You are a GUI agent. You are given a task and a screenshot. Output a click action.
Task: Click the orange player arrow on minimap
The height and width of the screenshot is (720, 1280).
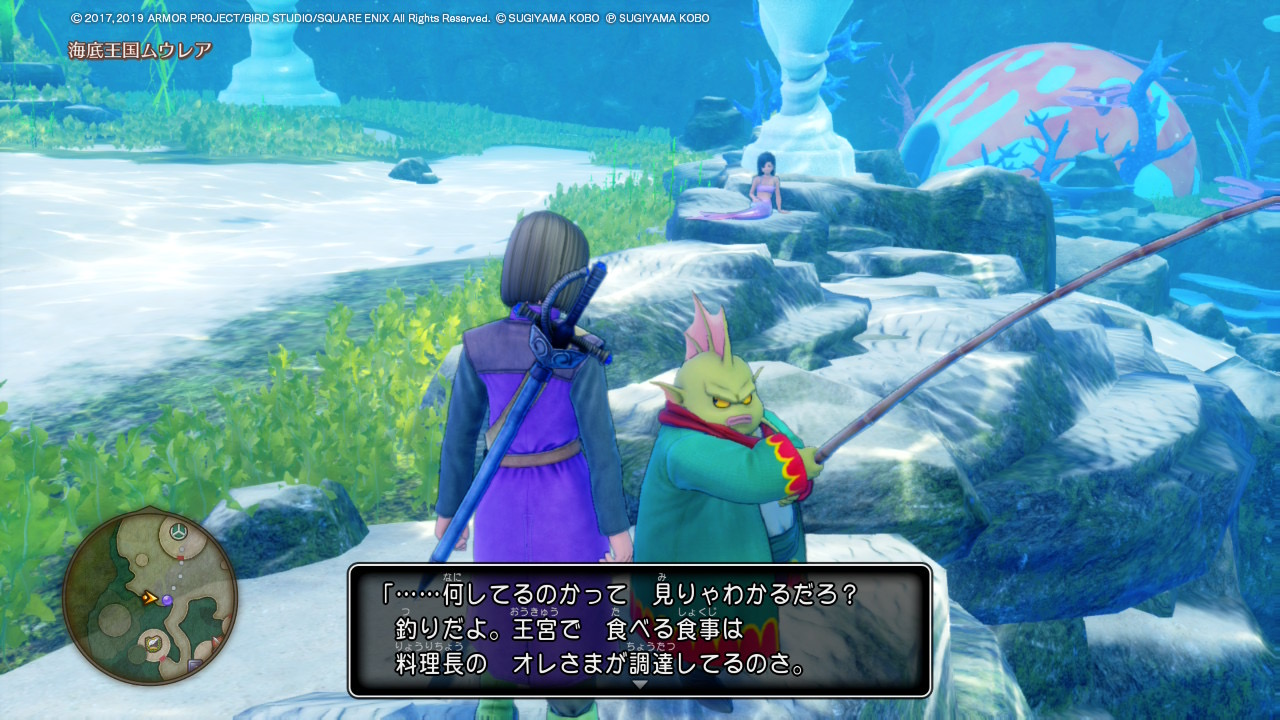point(149,598)
